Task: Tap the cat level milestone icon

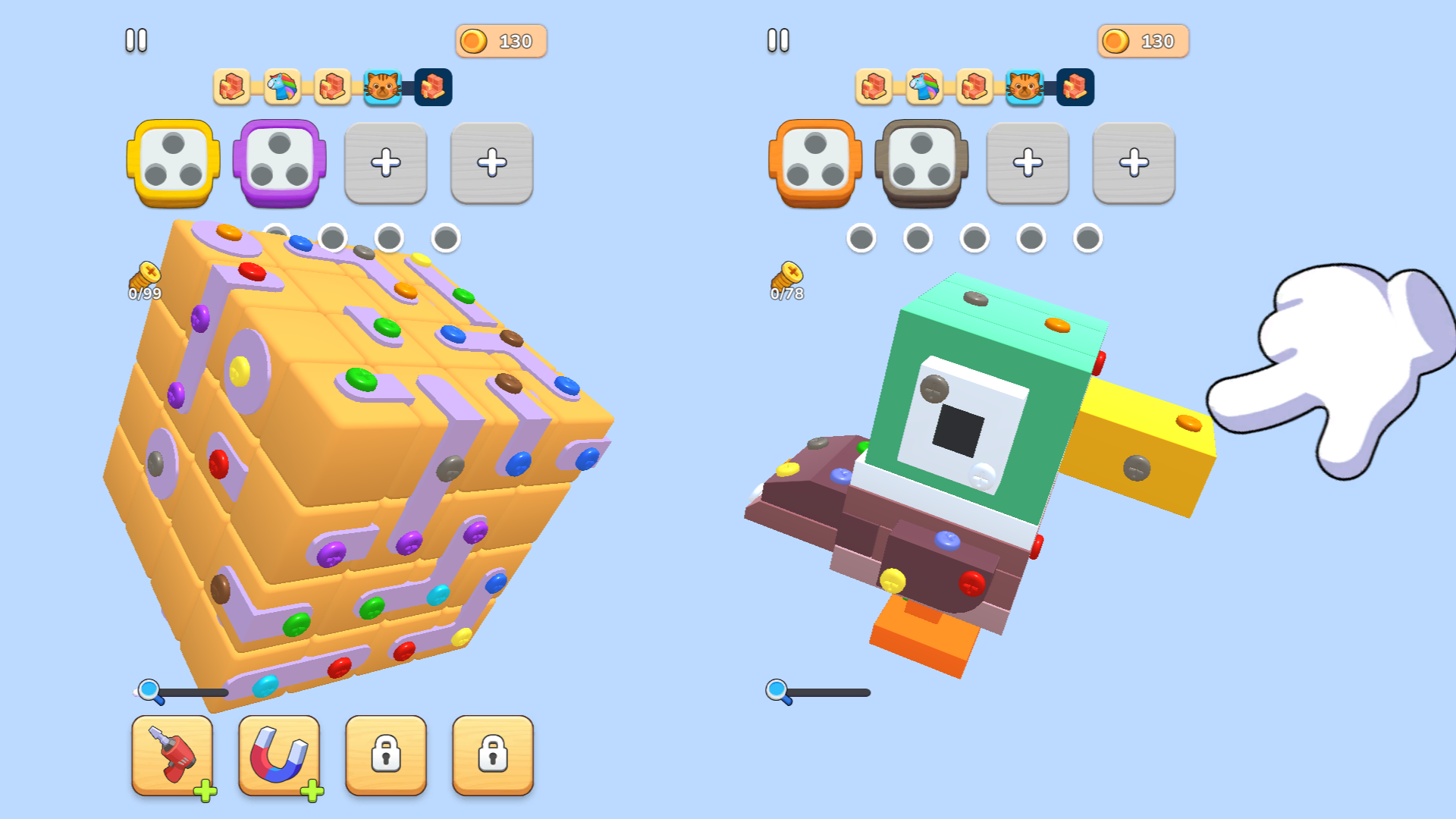Action: [x=383, y=87]
